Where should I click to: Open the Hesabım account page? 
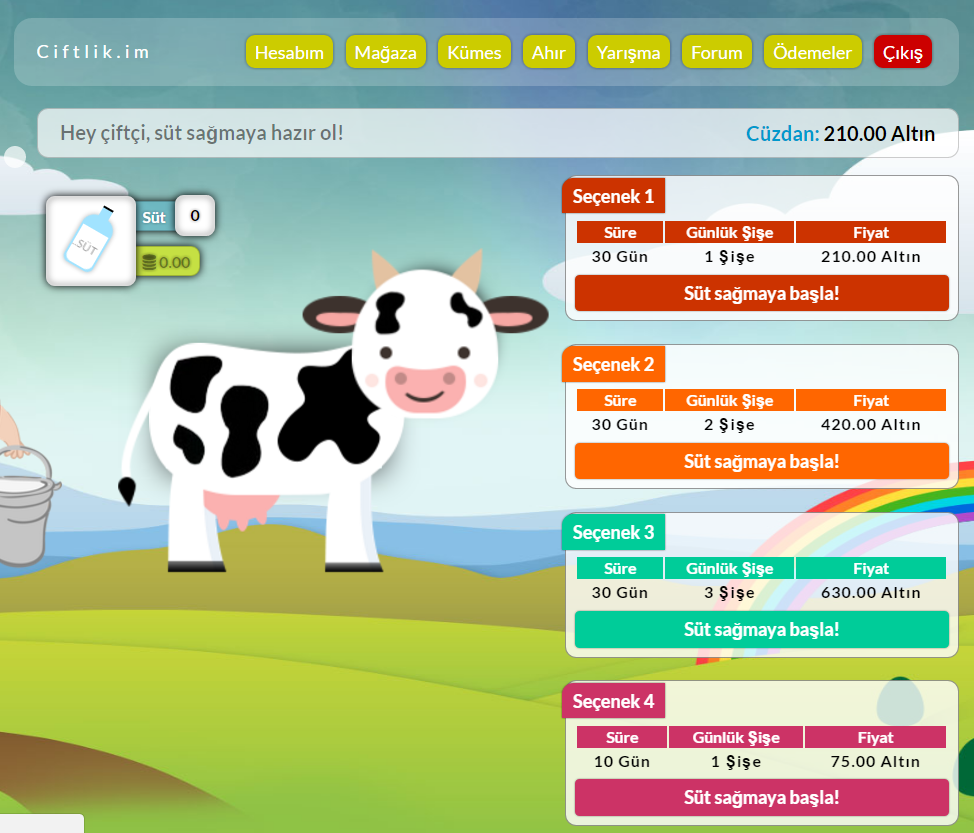289,53
